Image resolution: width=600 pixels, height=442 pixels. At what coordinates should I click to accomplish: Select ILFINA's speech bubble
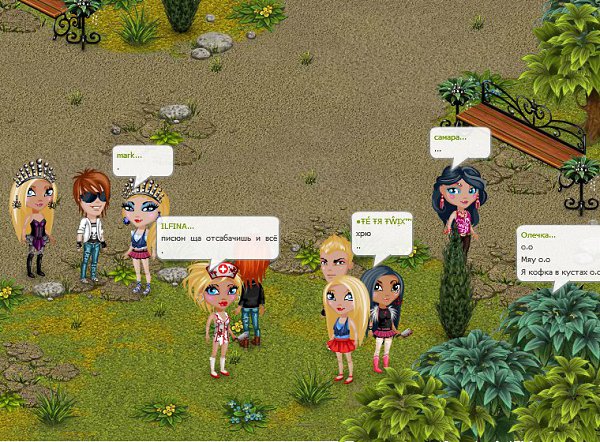point(216,237)
